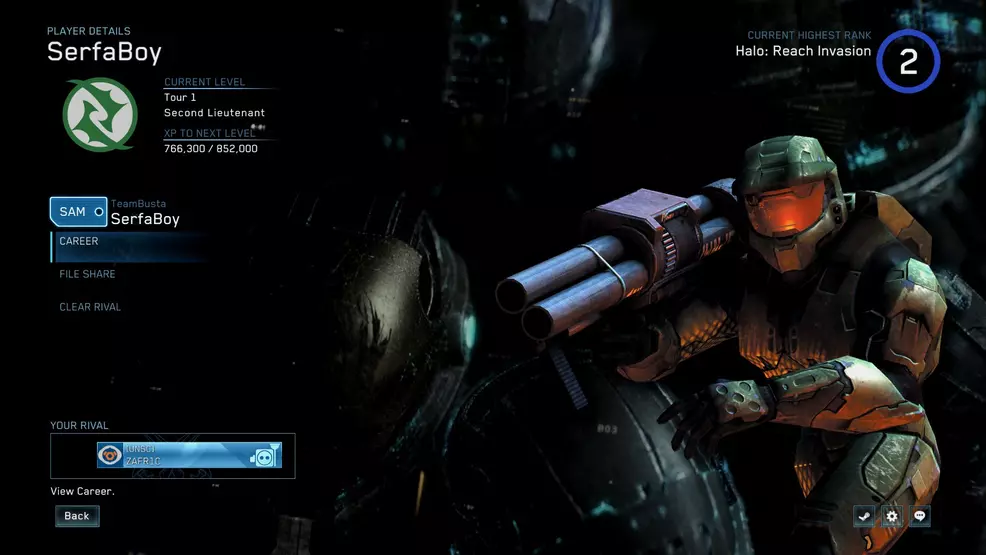The width and height of the screenshot is (986, 555).
Task: Open the Steam icon button
Action: pos(863,516)
